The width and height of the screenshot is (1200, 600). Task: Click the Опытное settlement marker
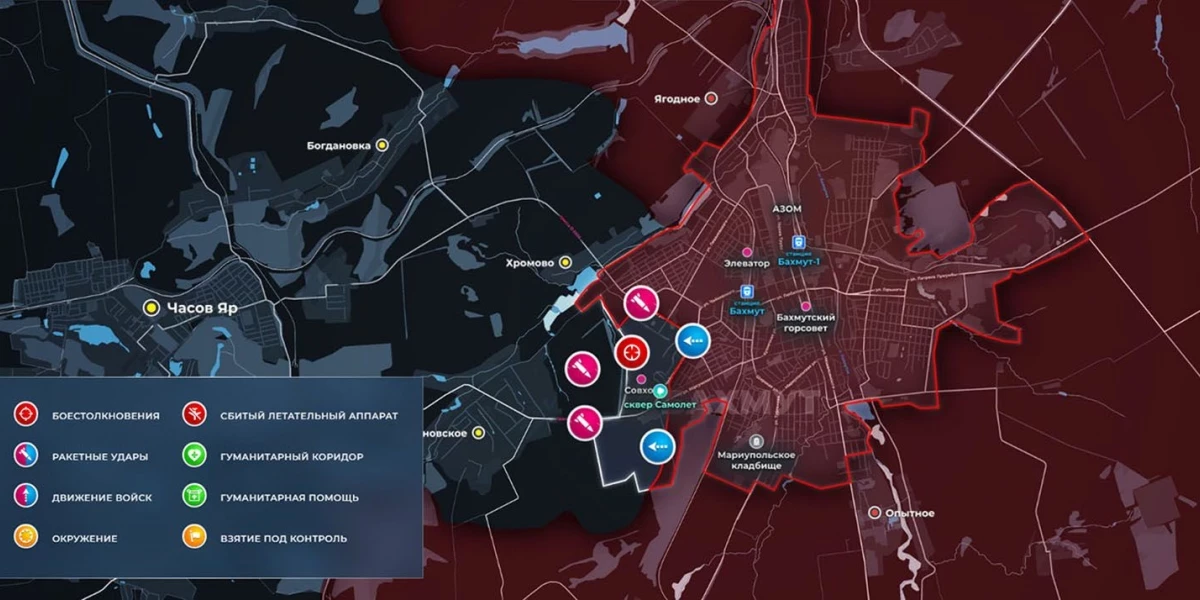coord(874,513)
